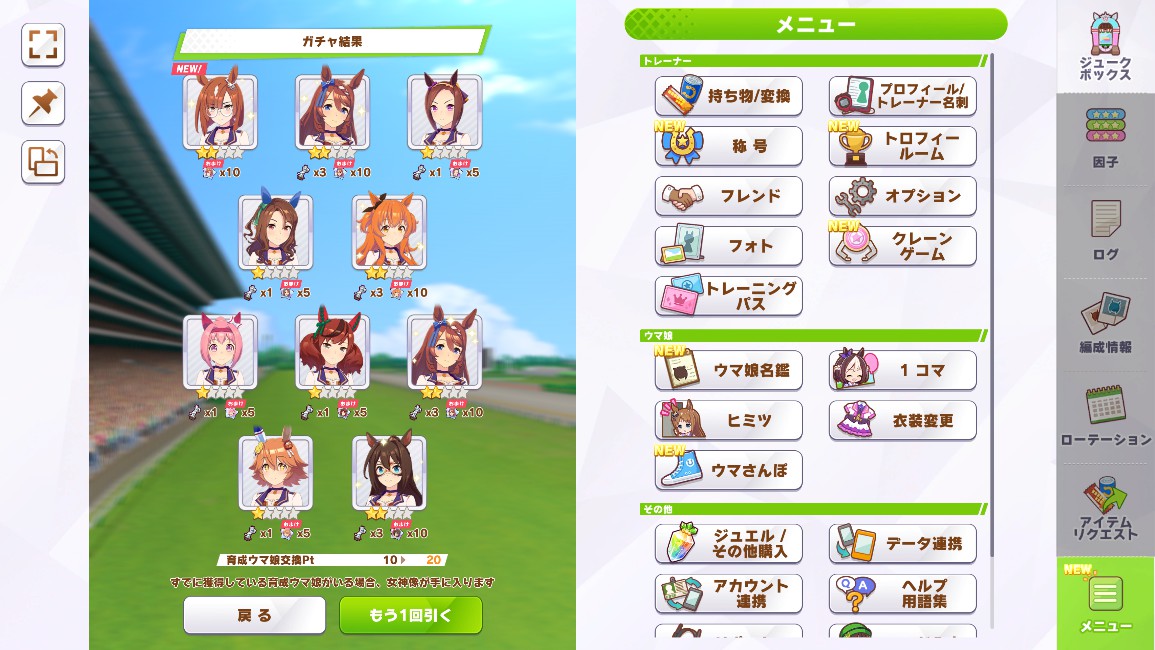Pull again with もう1回引く button

click(x=410, y=616)
